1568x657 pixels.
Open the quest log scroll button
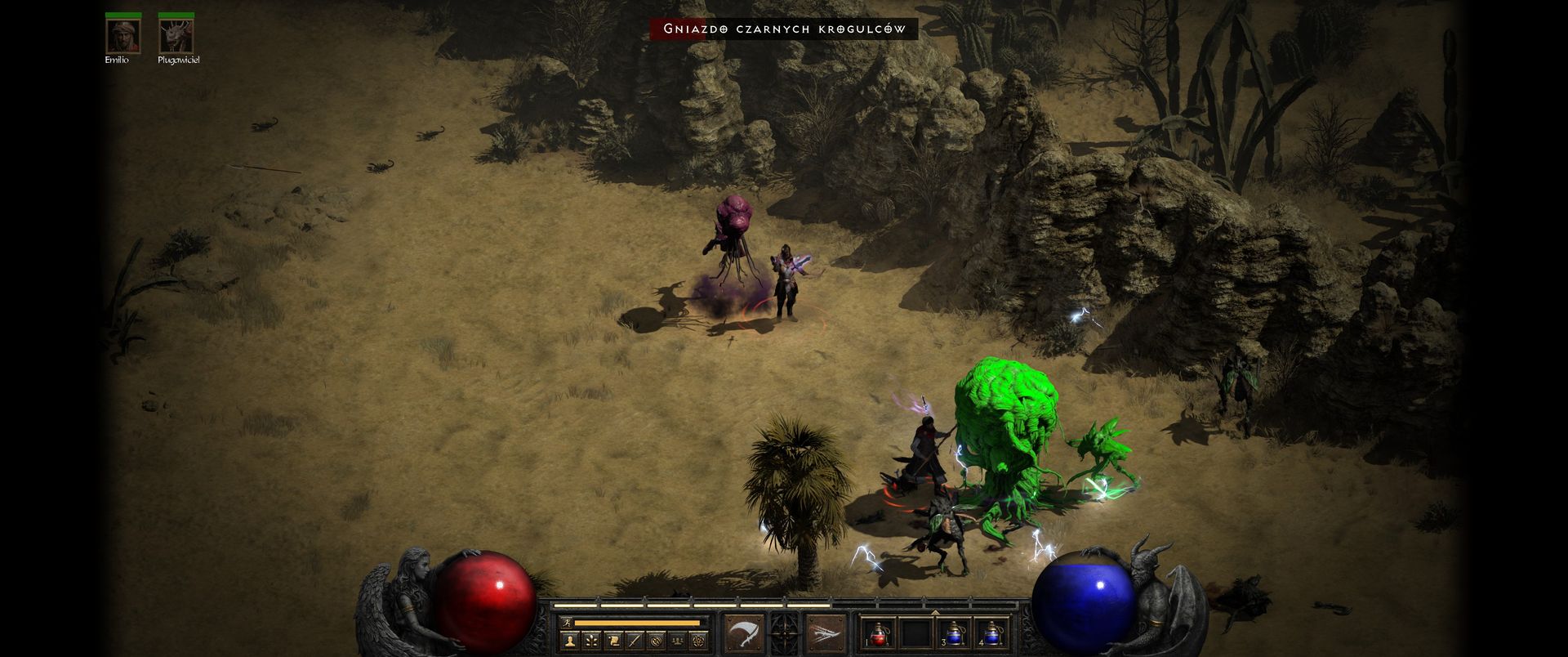tap(612, 641)
